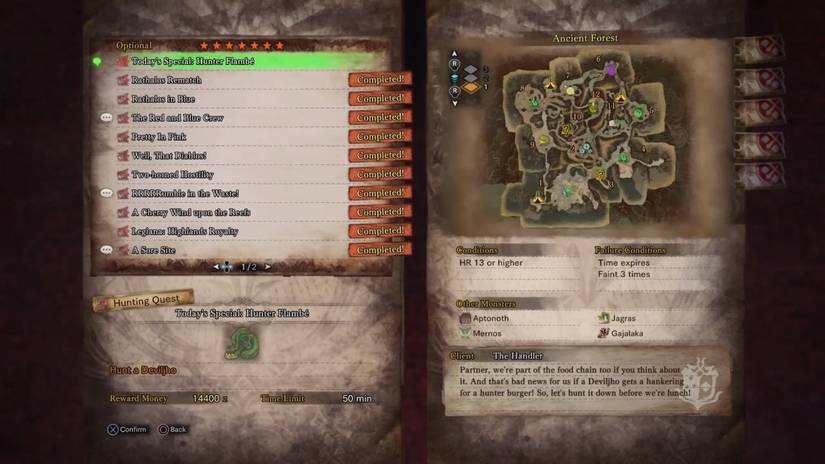Select Today's Special: Hunter Flambé quest

click(x=240, y=61)
